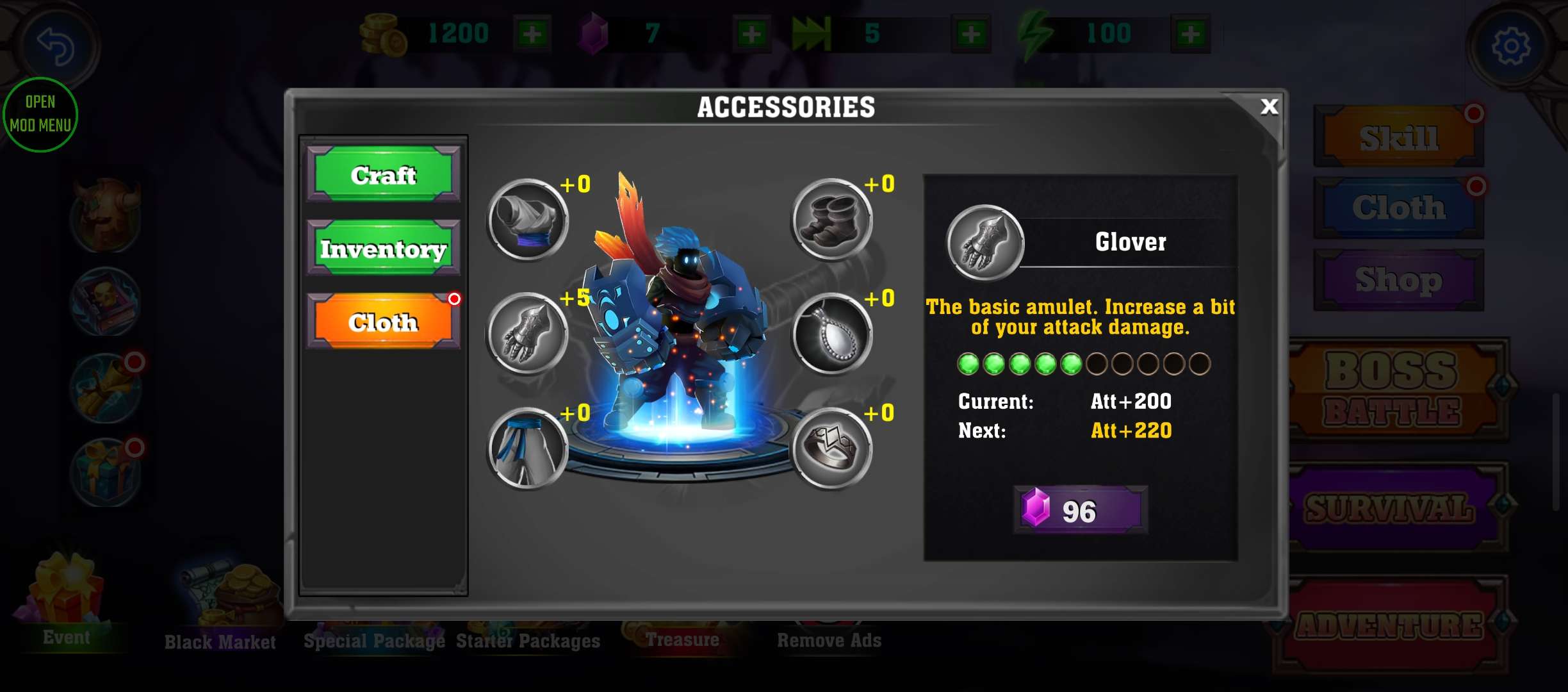Screen dimensions: 1568x692
Task: Select the pants equipment slot
Action: (x=527, y=448)
